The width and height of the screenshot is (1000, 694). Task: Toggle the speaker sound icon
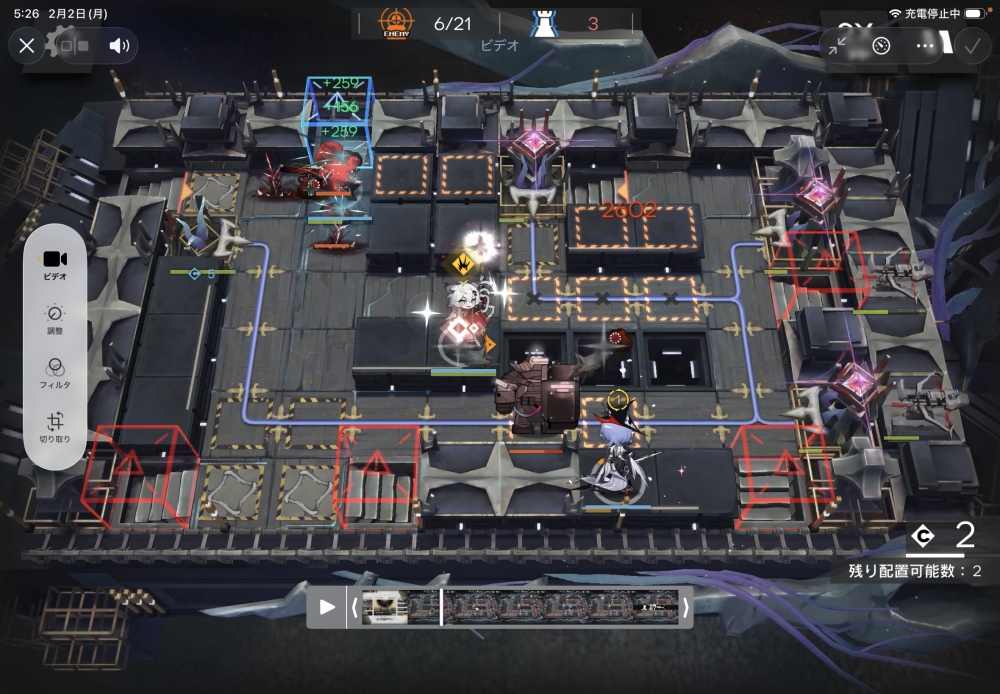pos(120,46)
